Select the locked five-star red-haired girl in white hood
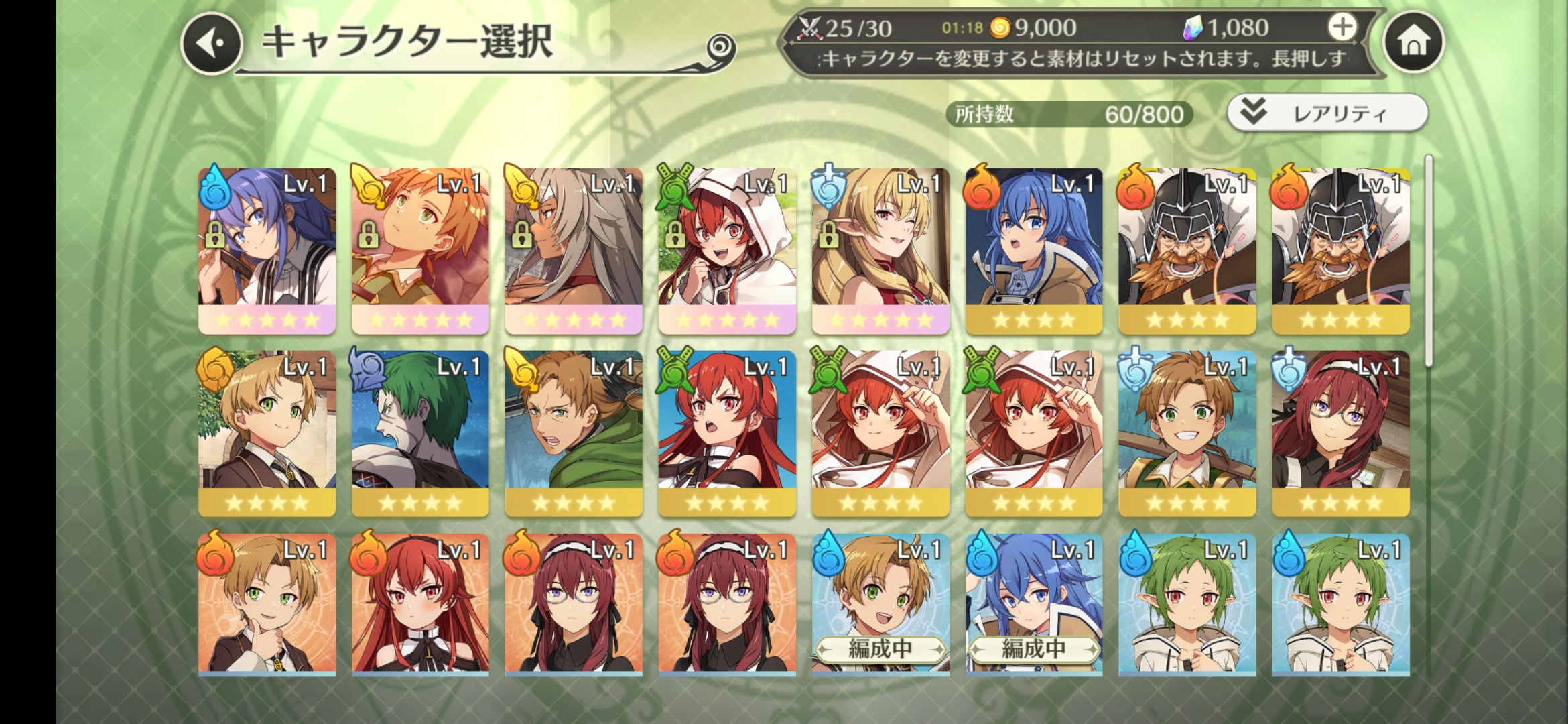This screenshot has height=724, width=1568. pyautogui.click(x=727, y=249)
